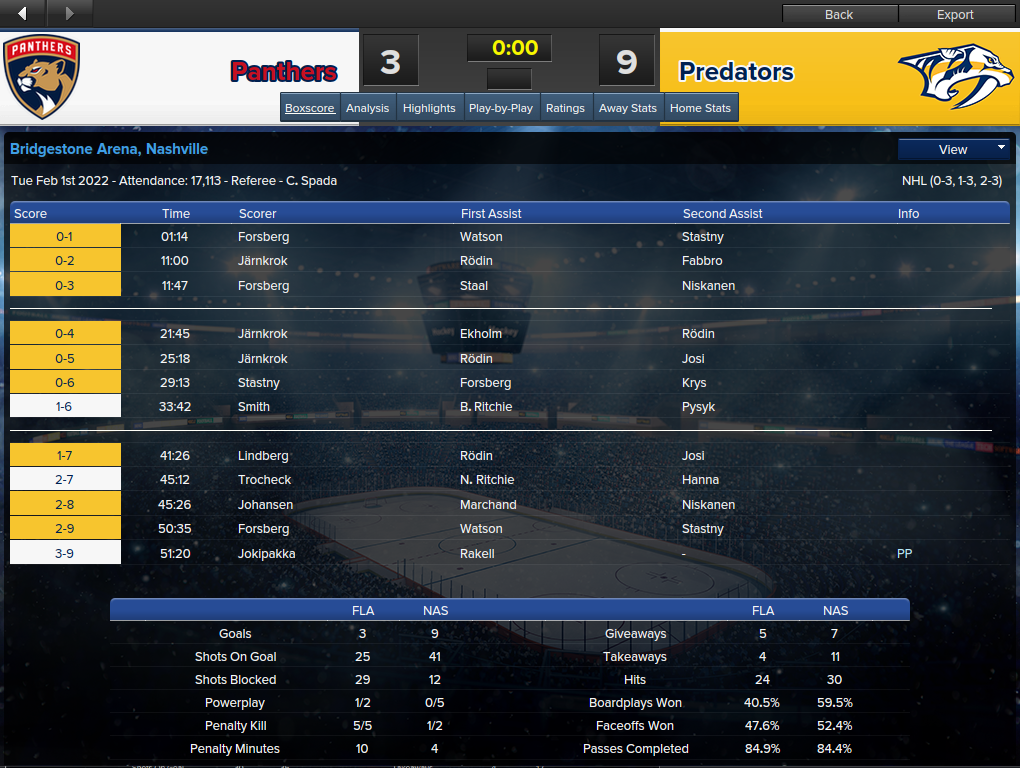Click the Back button
Image resolution: width=1020 pixels, height=768 pixels.
click(839, 14)
